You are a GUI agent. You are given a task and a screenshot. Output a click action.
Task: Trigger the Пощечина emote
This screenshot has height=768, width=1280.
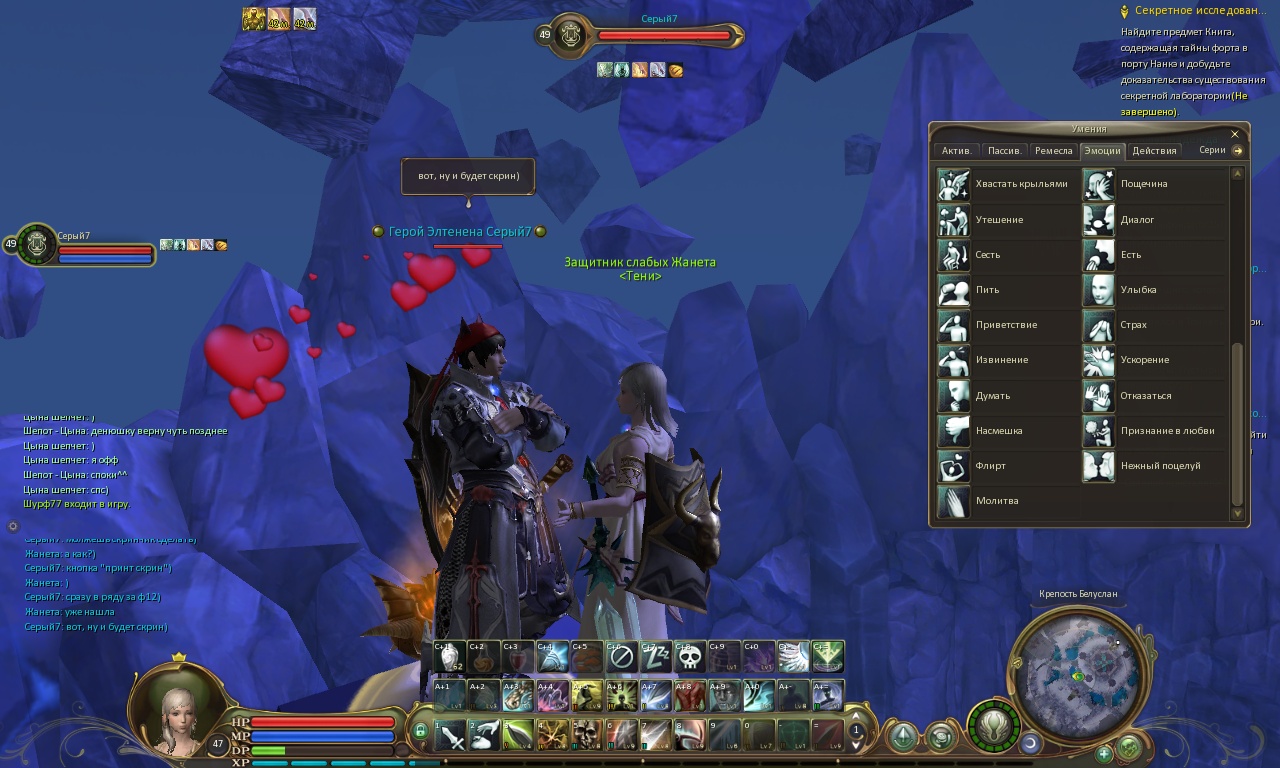[1099, 185]
